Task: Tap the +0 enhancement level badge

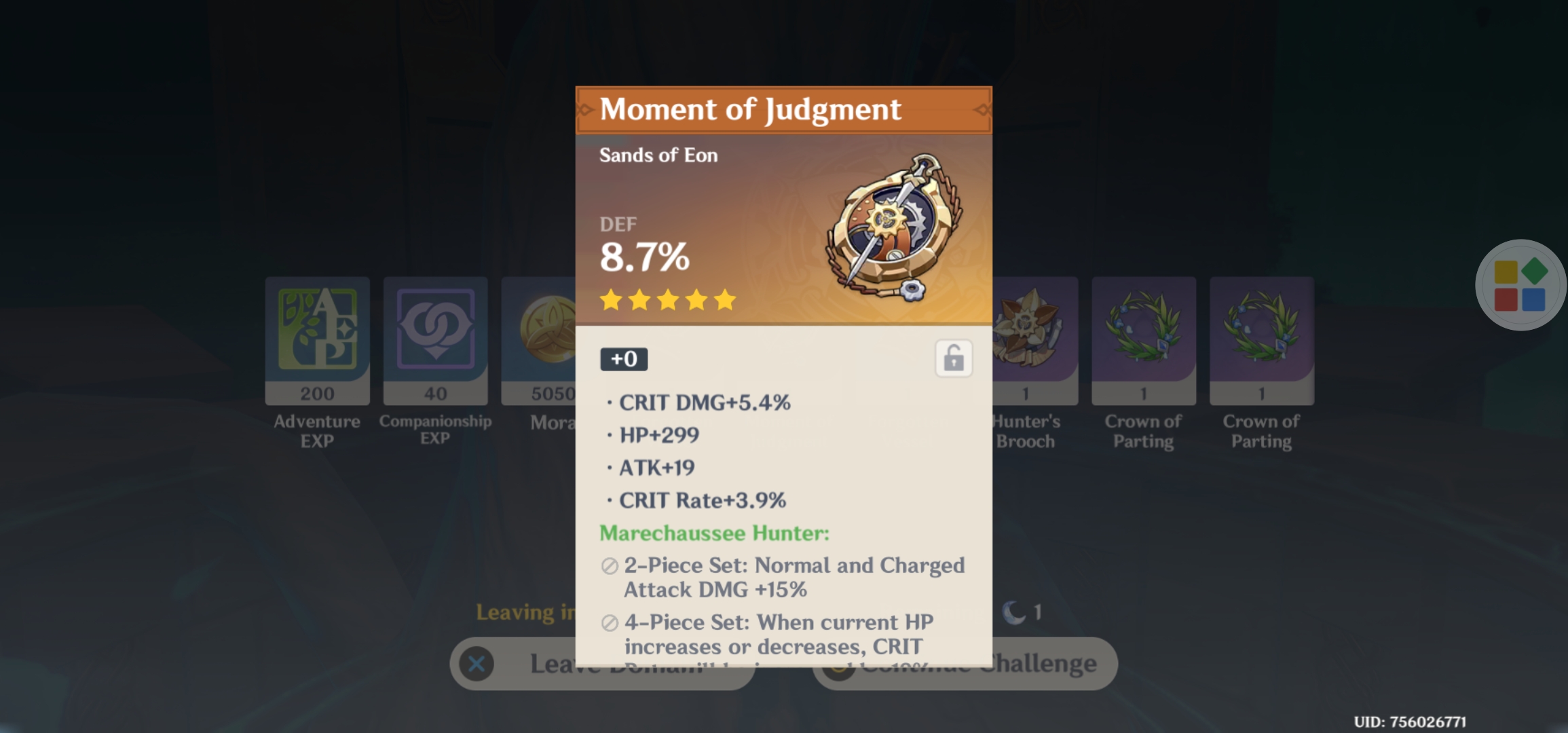Action: [622, 360]
